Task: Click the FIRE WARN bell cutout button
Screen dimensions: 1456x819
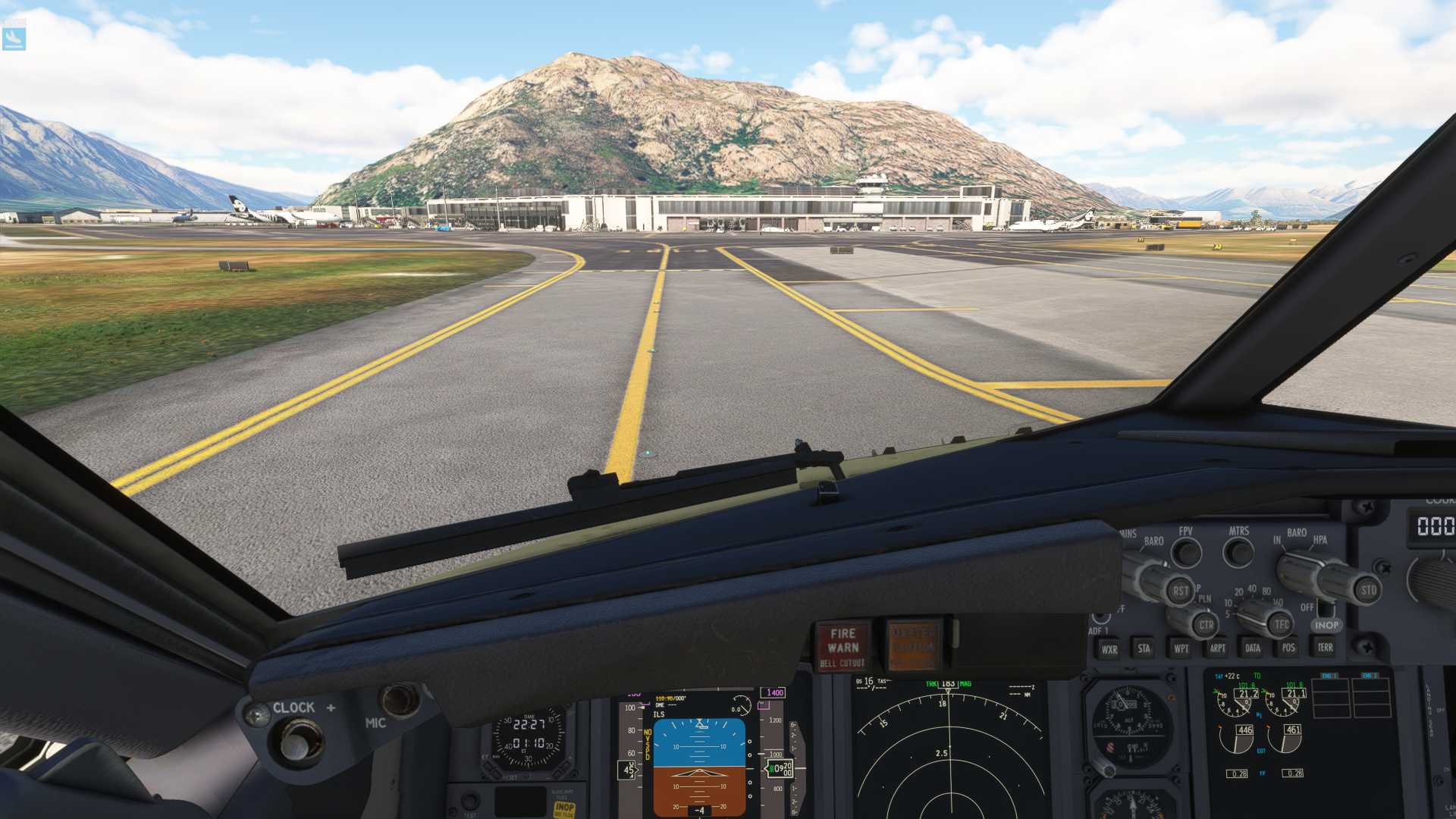Action: (843, 647)
